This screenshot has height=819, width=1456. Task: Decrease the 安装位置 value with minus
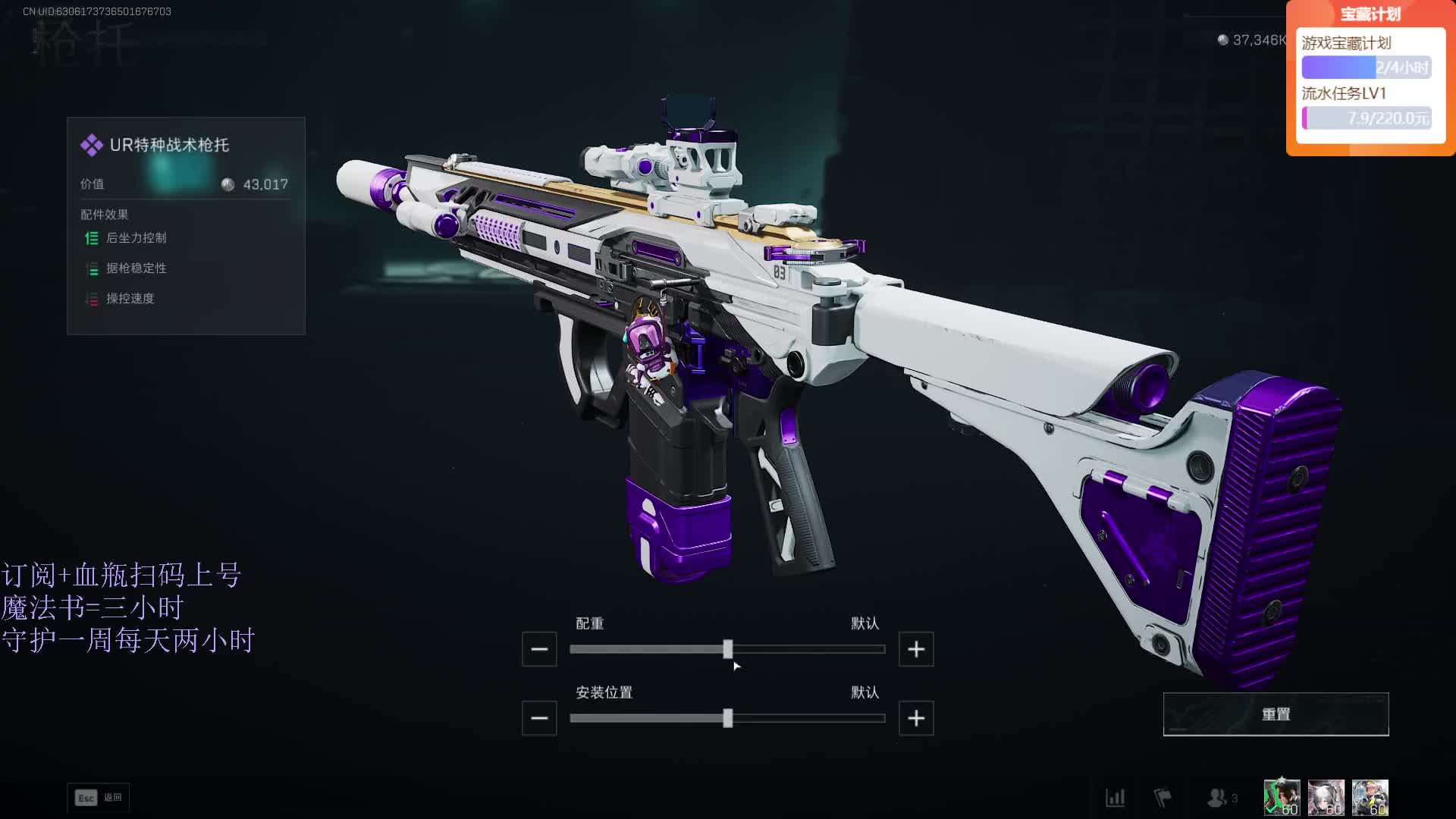click(539, 718)
